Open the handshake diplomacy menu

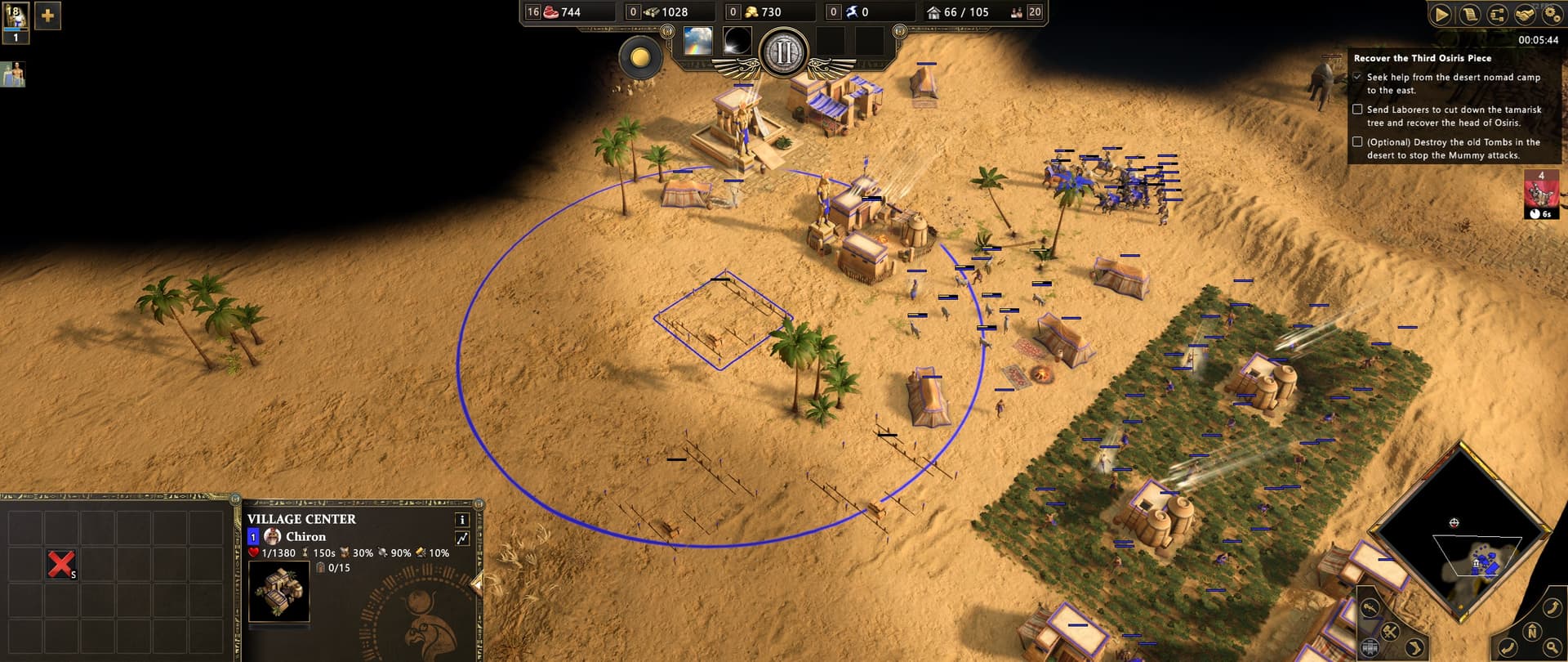(1525, 15)
